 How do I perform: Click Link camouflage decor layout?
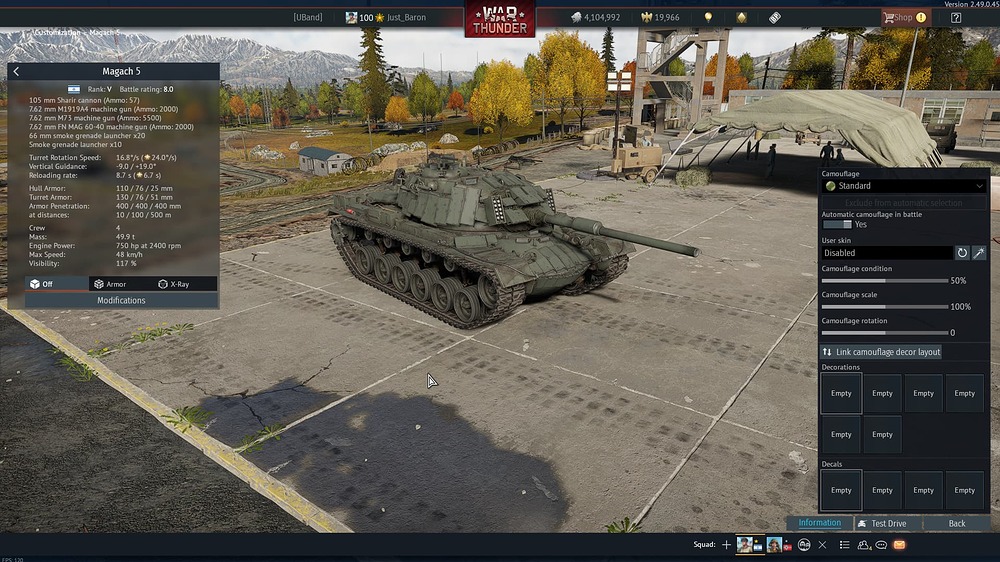(x=881, y=352)
